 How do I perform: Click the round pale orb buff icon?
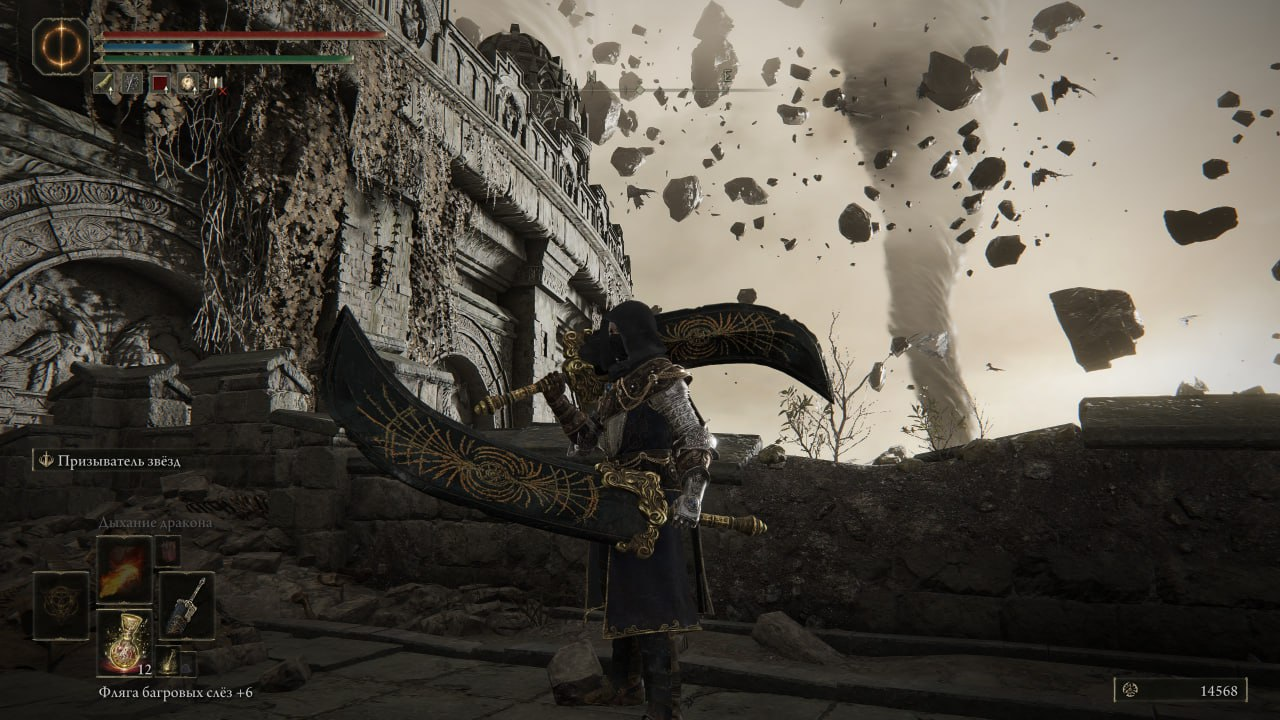coord(186,83)
